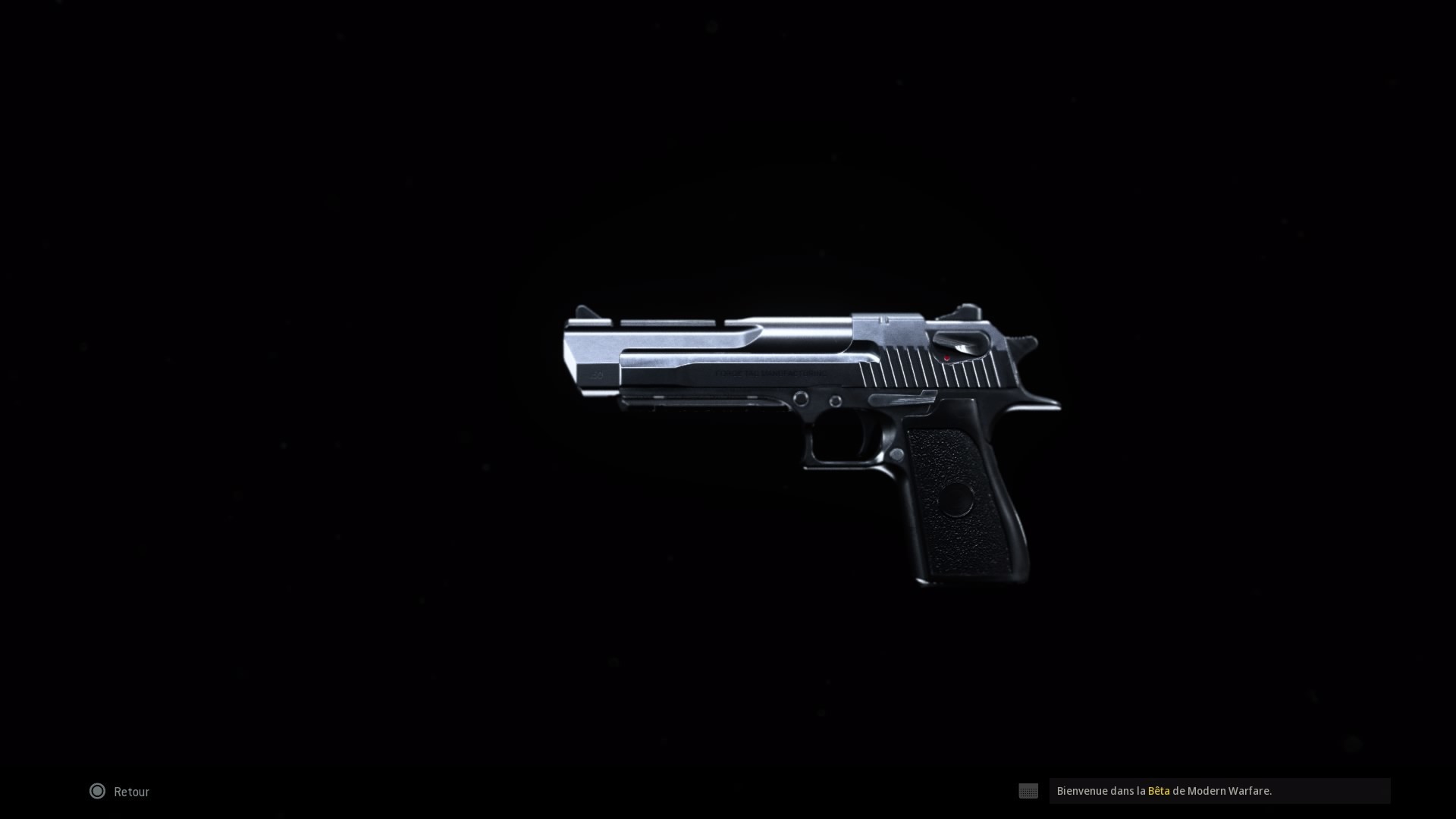1456x819 pixels.
Task: Click the Modern Warfare welcome message bar
Action: 1213,790
